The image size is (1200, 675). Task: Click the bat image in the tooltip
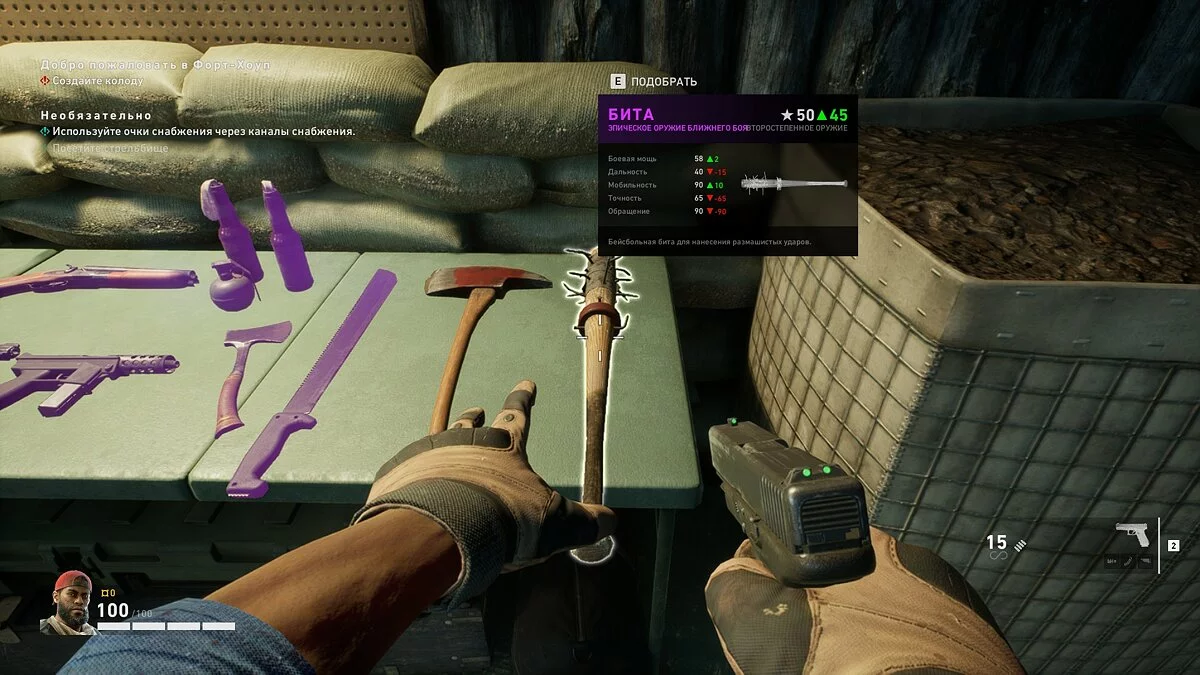794,184
